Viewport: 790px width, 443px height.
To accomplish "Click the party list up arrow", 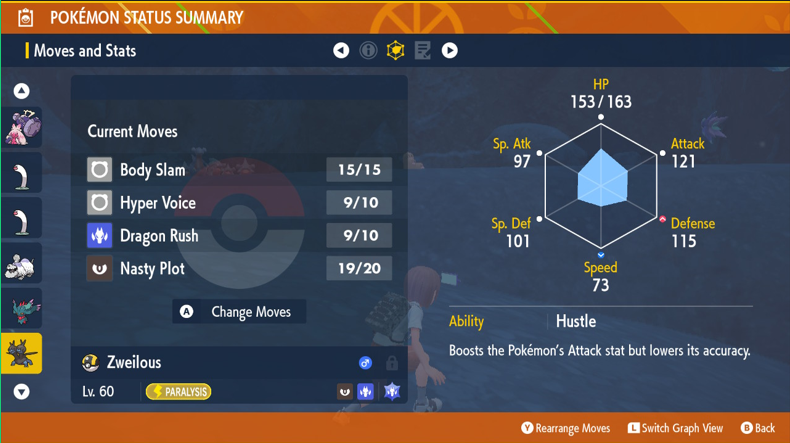I will click(x=21, y=91).
